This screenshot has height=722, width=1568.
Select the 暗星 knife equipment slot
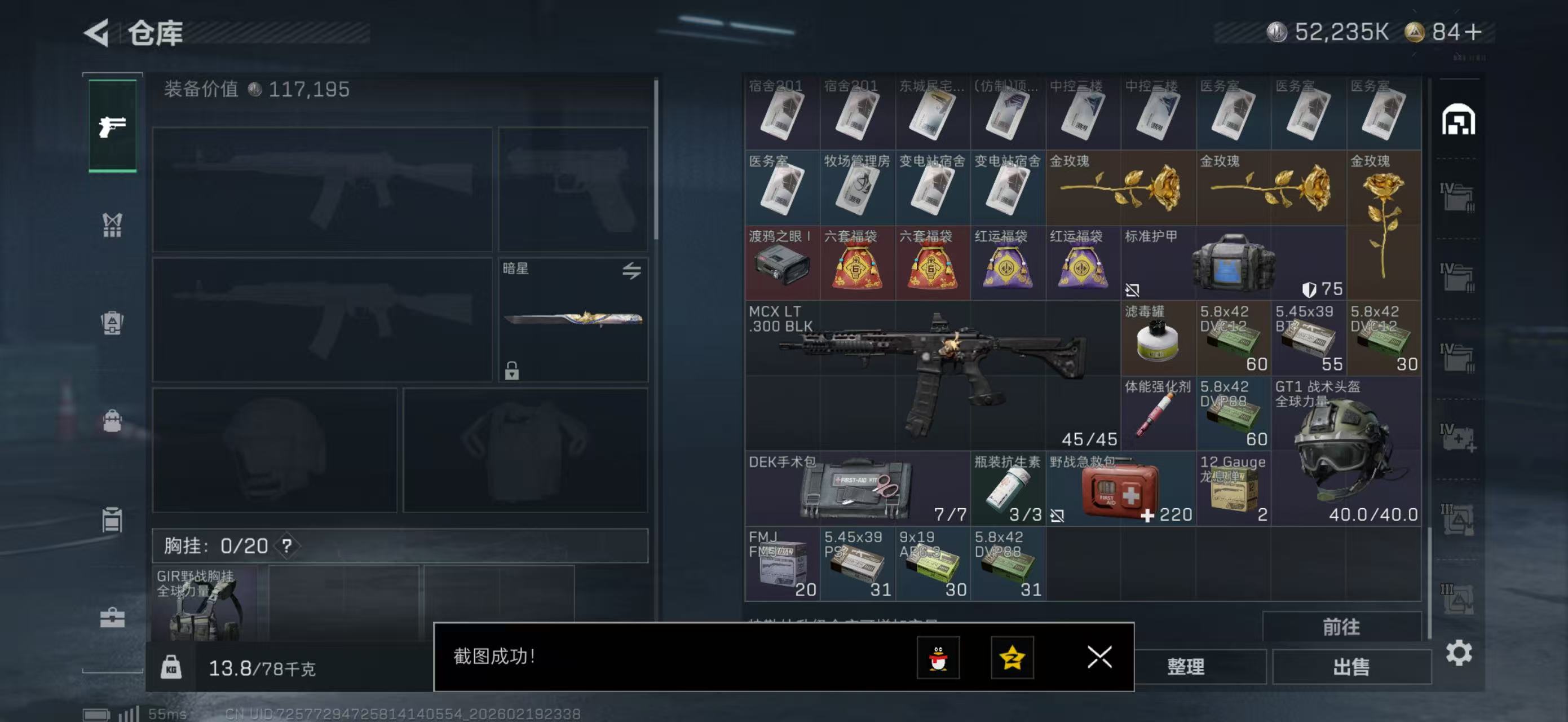(573, 319)
